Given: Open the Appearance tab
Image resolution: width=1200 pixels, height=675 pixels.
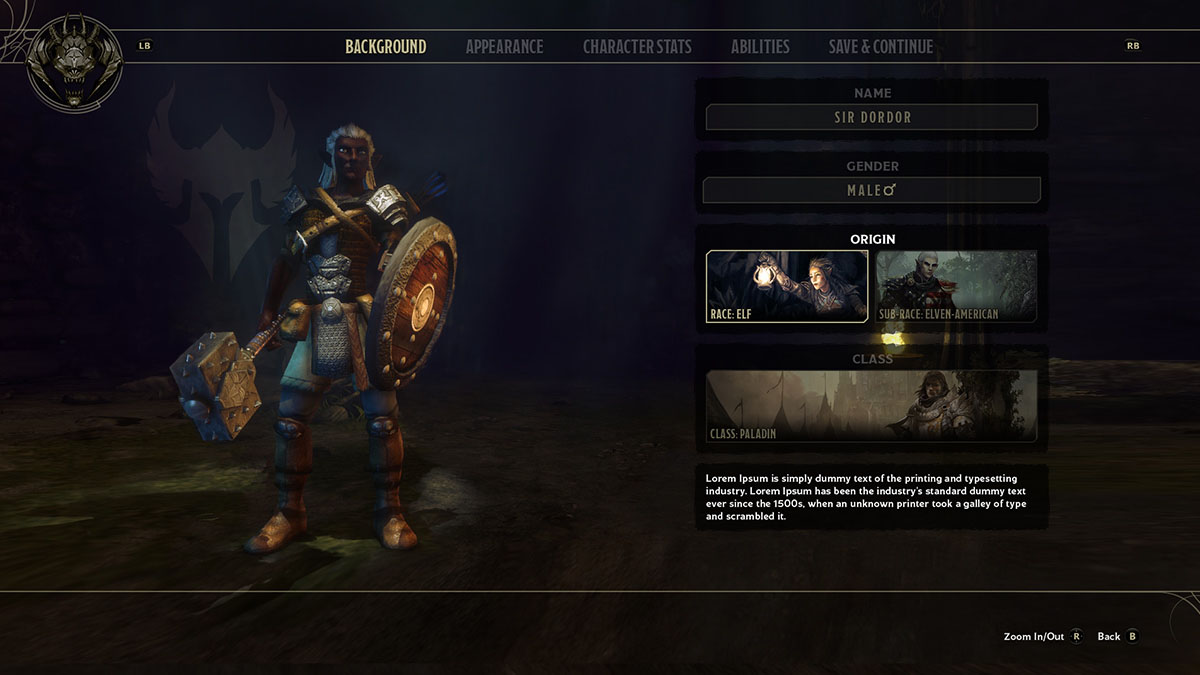Looking at the screenshot, I should (504, 47).
